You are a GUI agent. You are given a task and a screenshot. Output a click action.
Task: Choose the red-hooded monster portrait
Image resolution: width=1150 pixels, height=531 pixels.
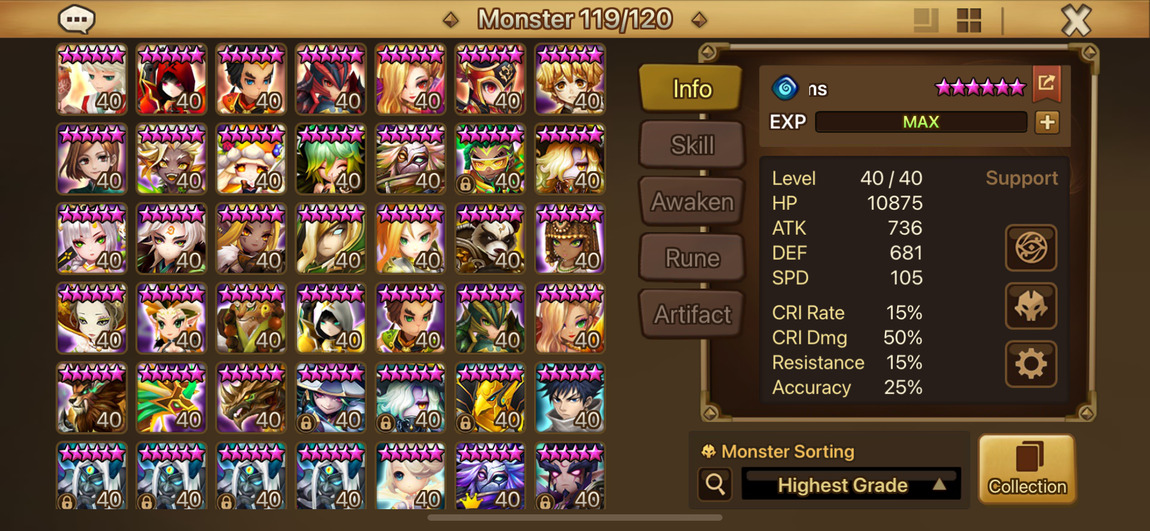point(171,80)
